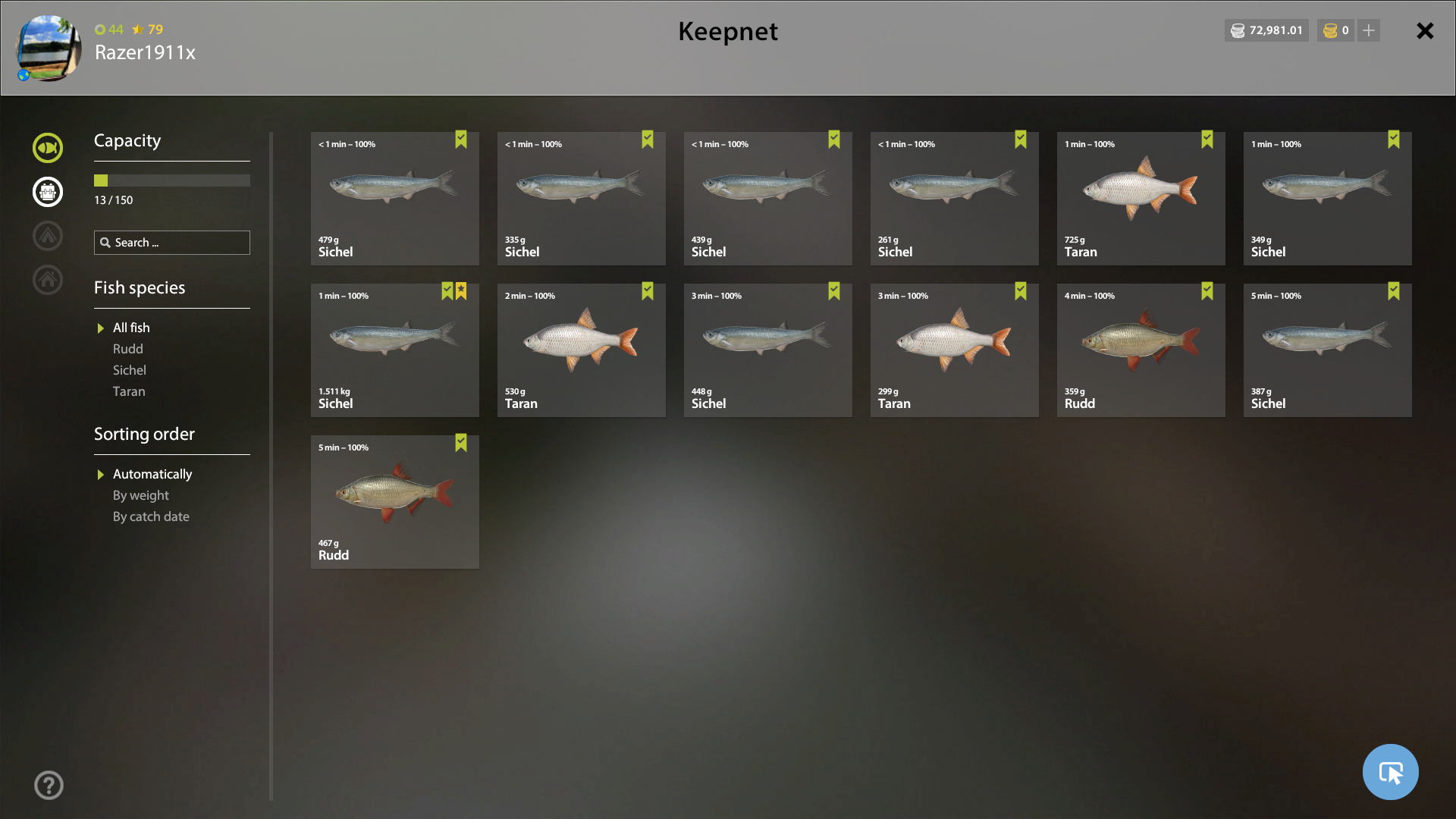Sort the catch By weight
Screen dimensions: 1456x819
click(x=140, y=495)
